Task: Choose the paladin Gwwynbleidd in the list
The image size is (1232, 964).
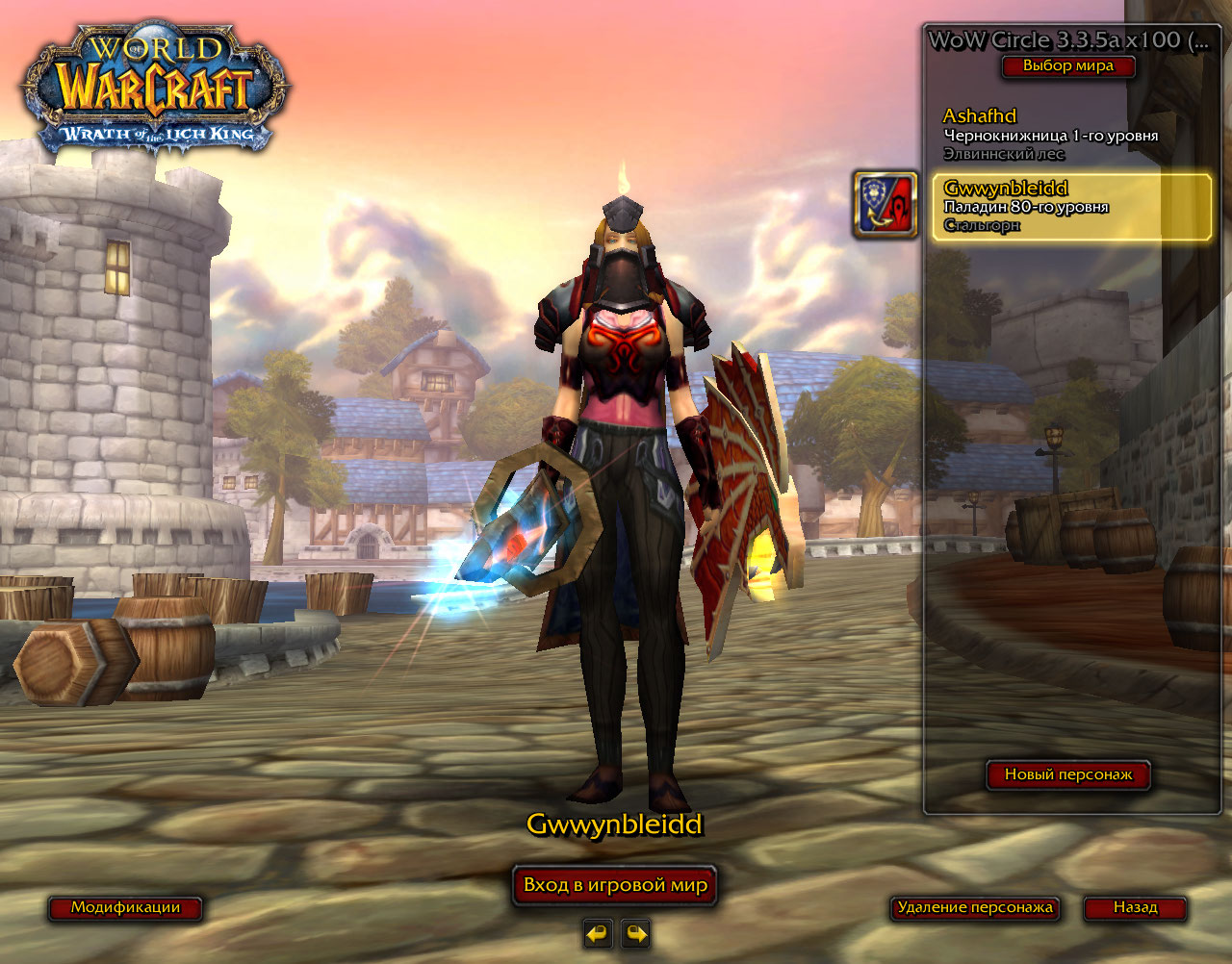Action: click(1071, 207)
